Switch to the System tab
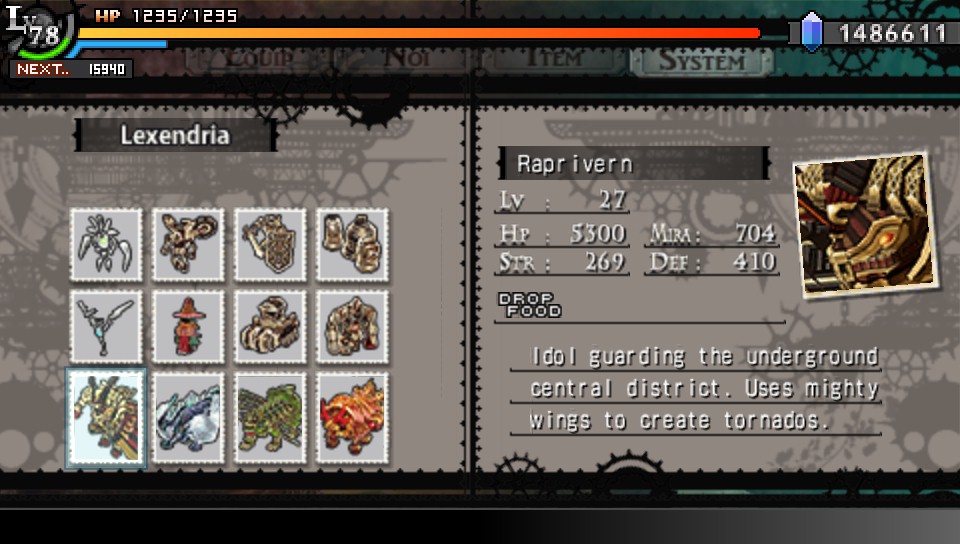This screenshot has width=960, height=544. (x=701, y=60)
